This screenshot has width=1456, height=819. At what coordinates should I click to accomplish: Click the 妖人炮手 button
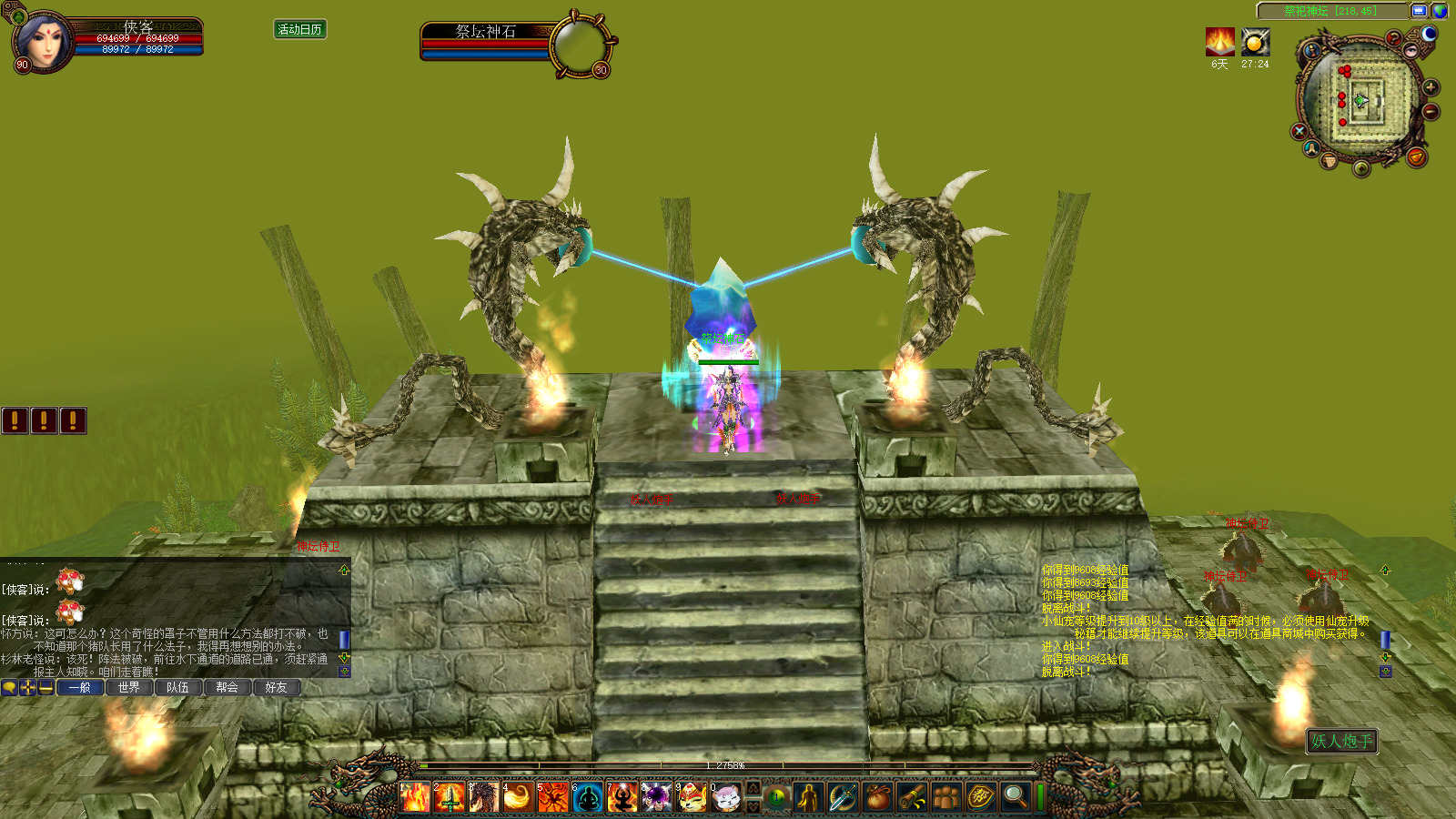[x=1341, y=741]
